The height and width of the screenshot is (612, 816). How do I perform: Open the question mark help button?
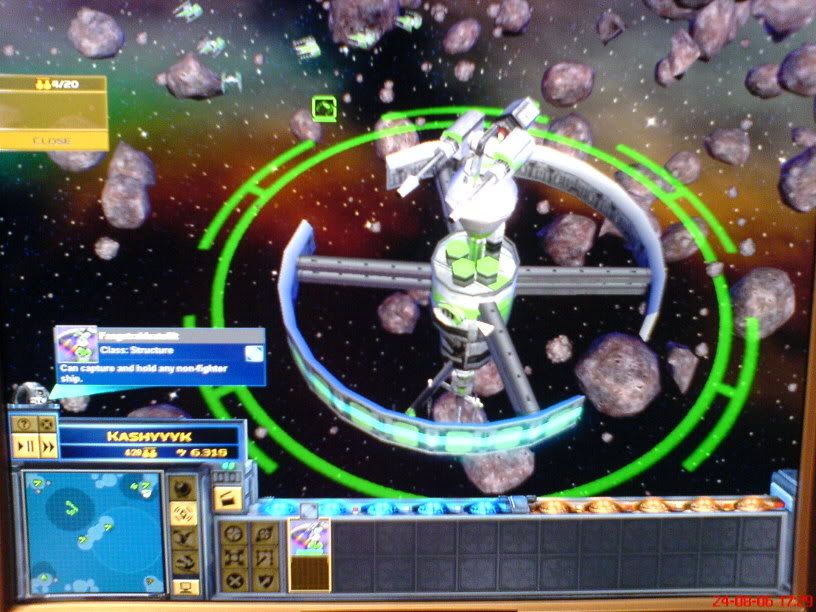point(24,424)
